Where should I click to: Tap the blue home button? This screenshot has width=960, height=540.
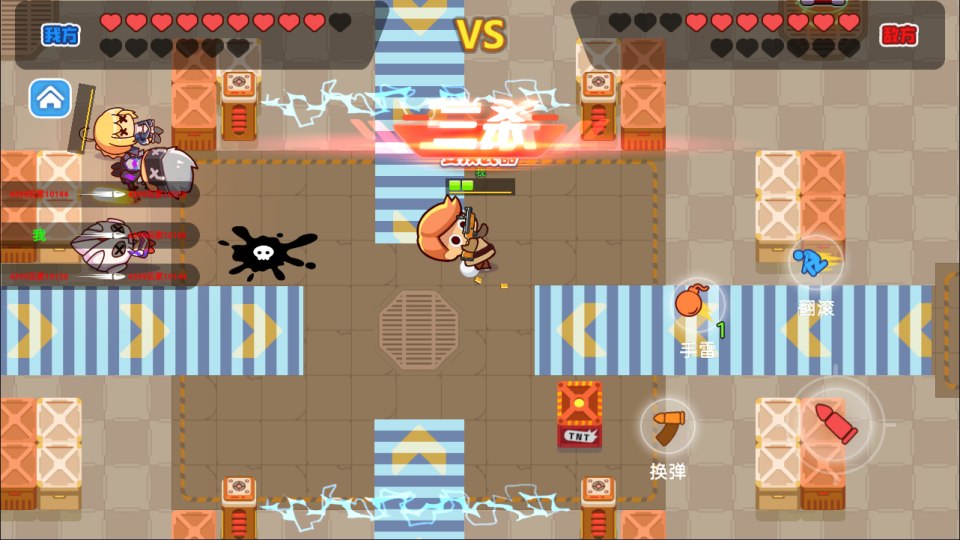[50, 98]
